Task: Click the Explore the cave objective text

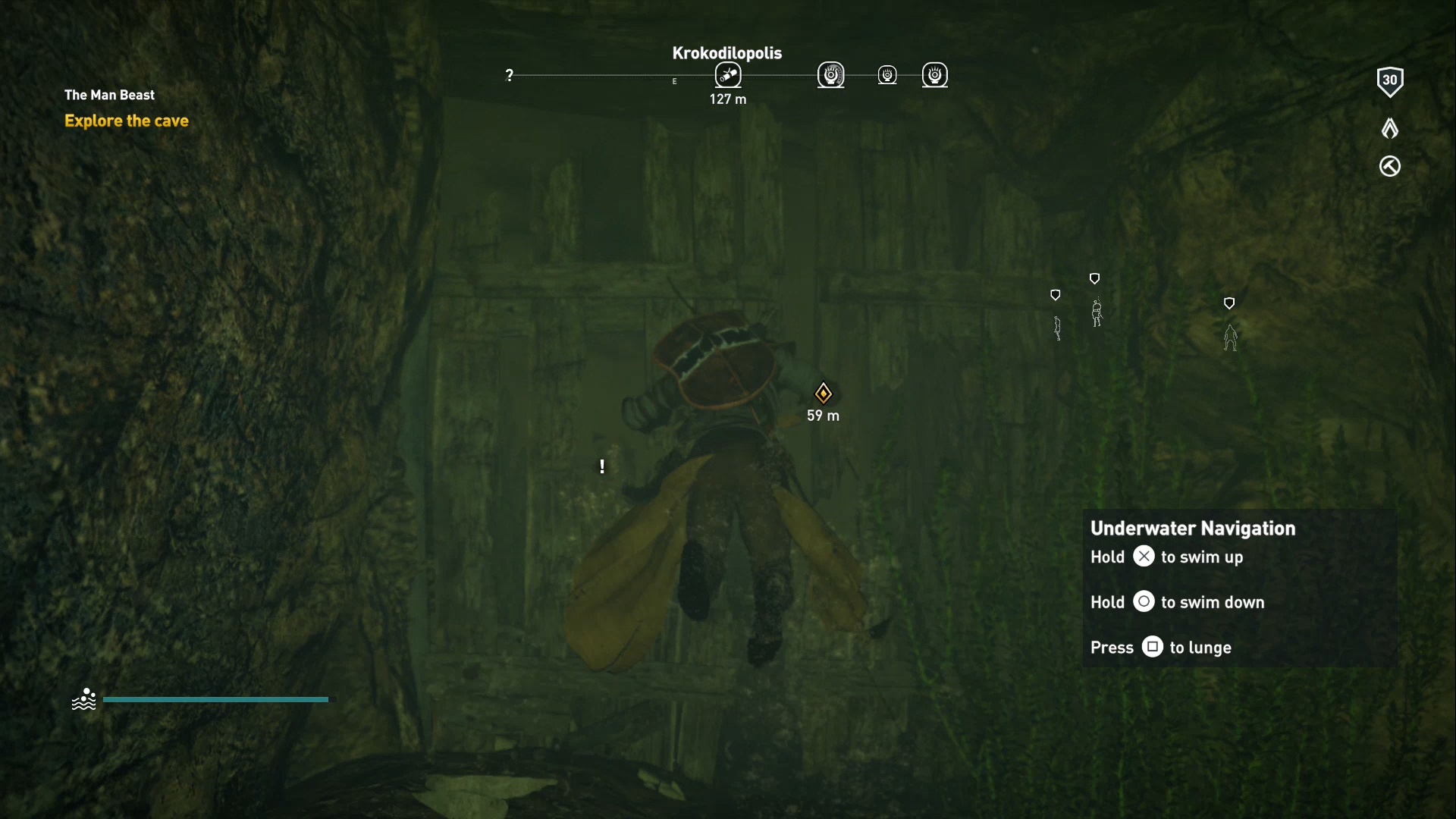Action: click(x=127, y=121)
